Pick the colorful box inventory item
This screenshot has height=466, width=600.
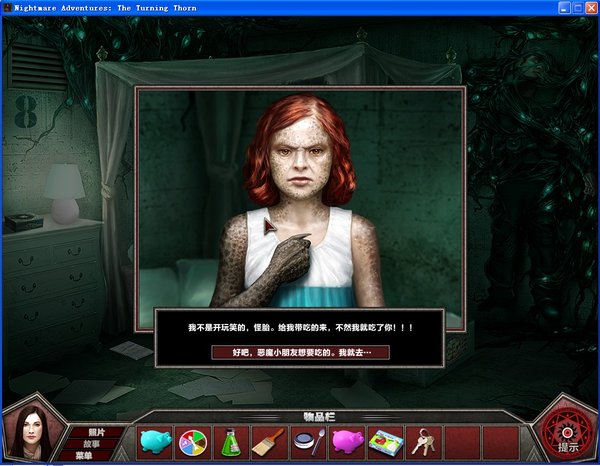(385, 442)
